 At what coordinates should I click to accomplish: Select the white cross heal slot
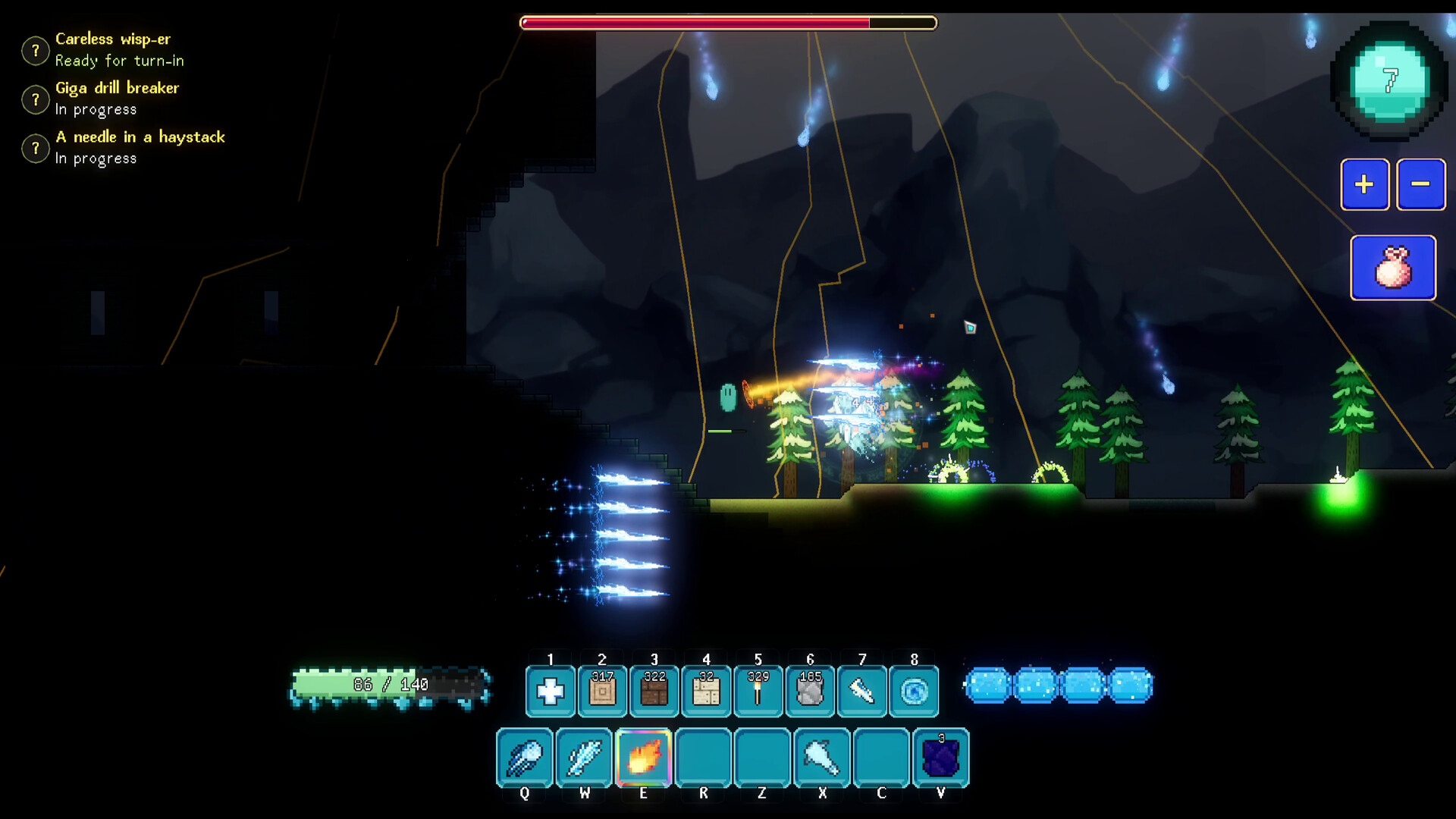pos(551,691)
